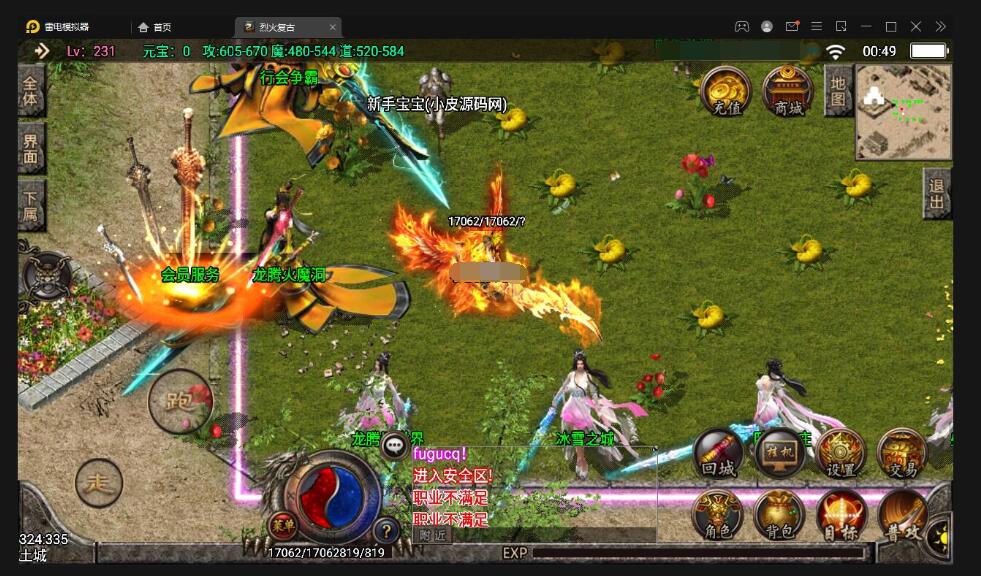
Task: Tap the 跑 run button
Action: (x=180, y=401)
